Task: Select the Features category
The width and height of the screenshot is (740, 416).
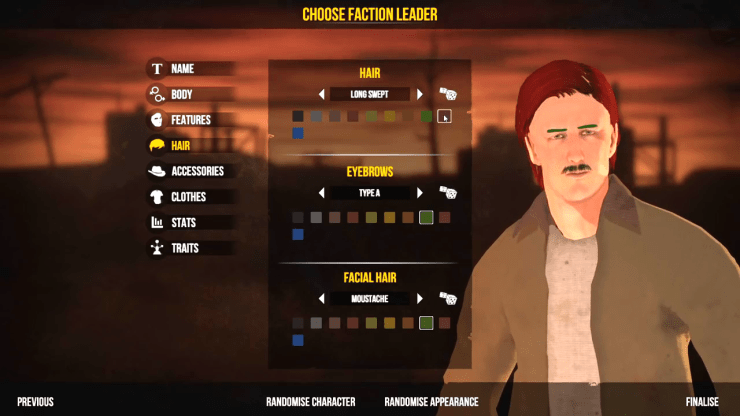Action: coord(190,120)
